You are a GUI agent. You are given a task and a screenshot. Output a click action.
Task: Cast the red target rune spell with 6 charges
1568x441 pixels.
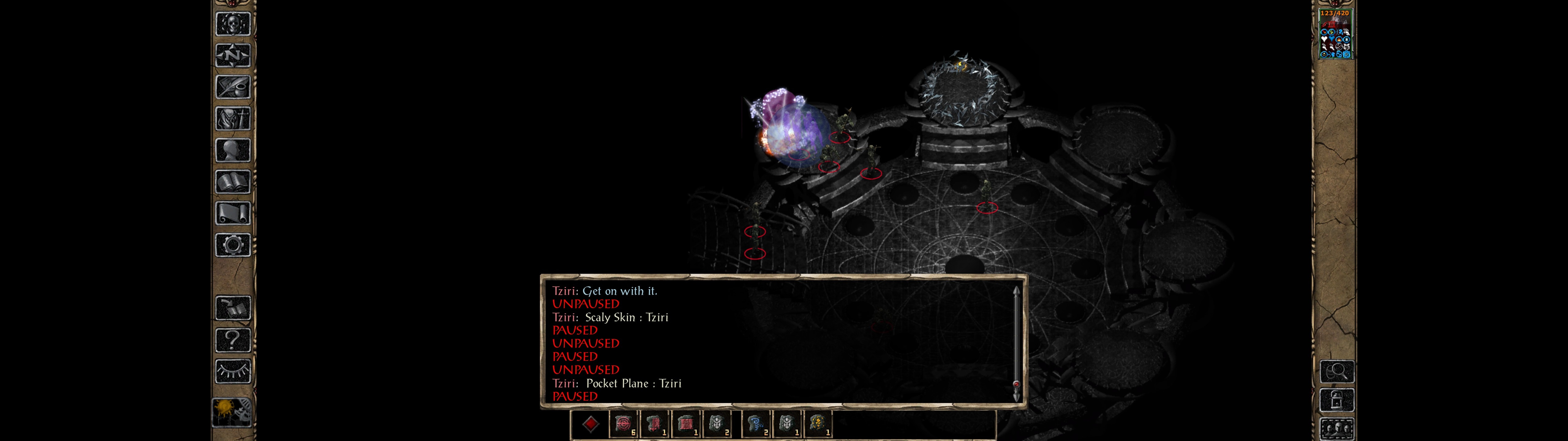[x=623, y=424]
